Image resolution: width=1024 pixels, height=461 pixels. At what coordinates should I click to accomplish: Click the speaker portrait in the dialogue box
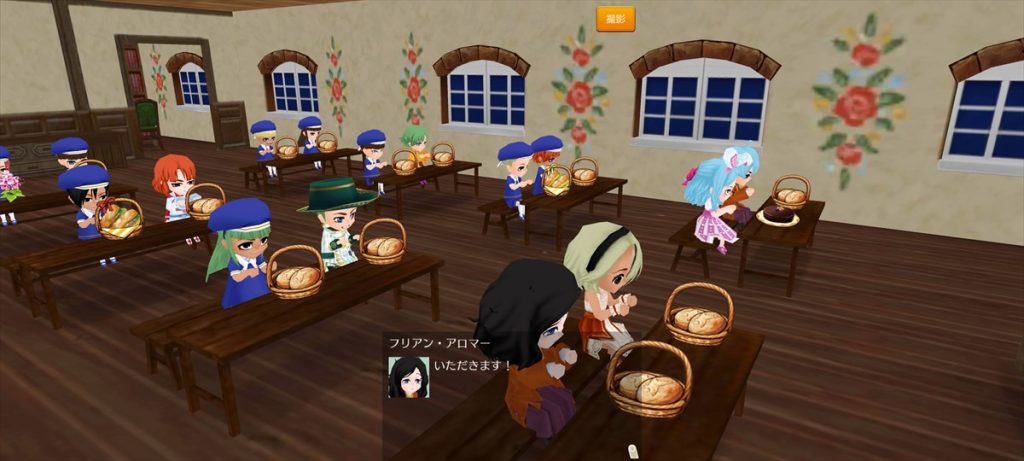408,376
